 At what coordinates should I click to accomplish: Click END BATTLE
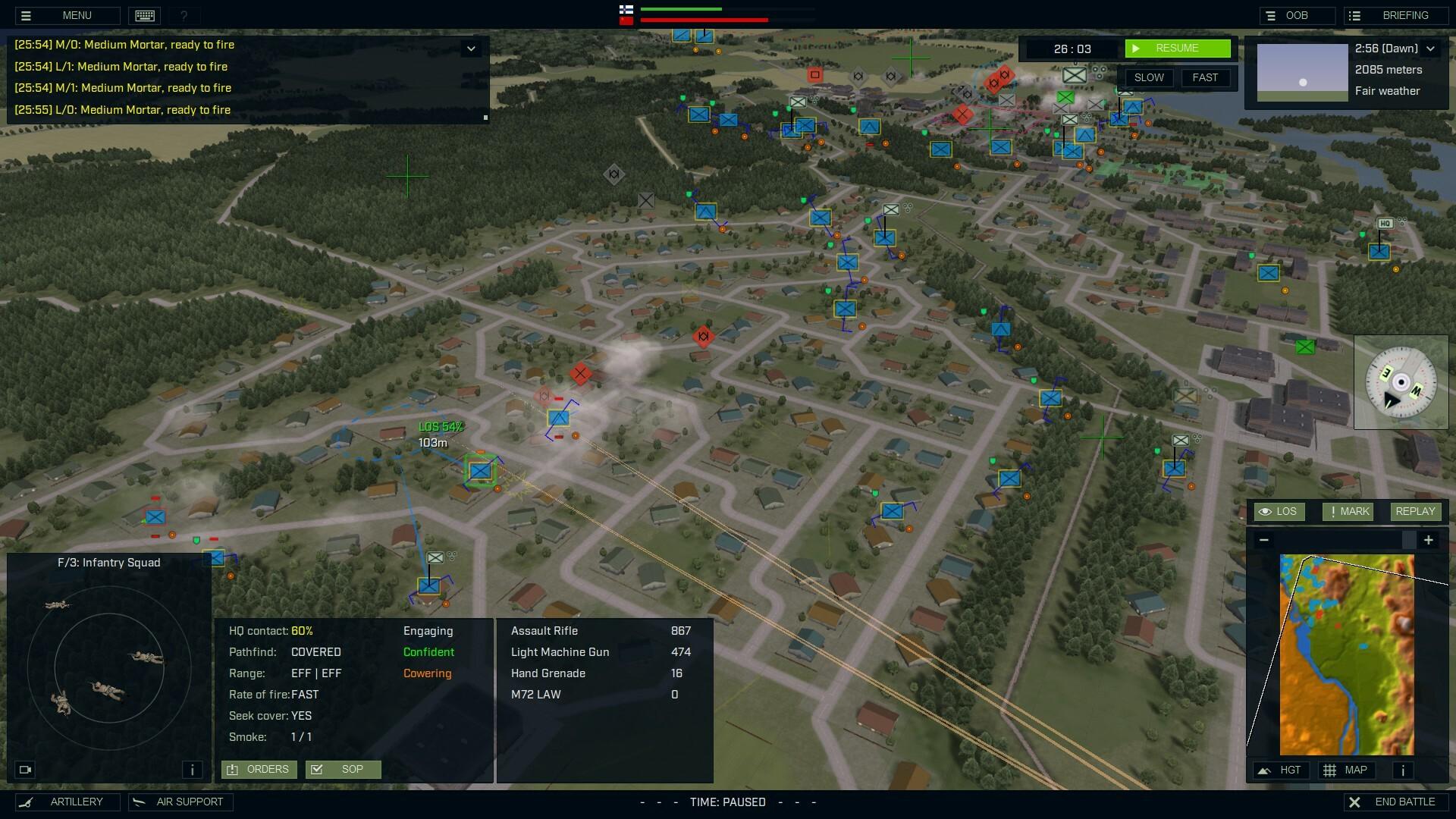click(x=1395, y=802)
